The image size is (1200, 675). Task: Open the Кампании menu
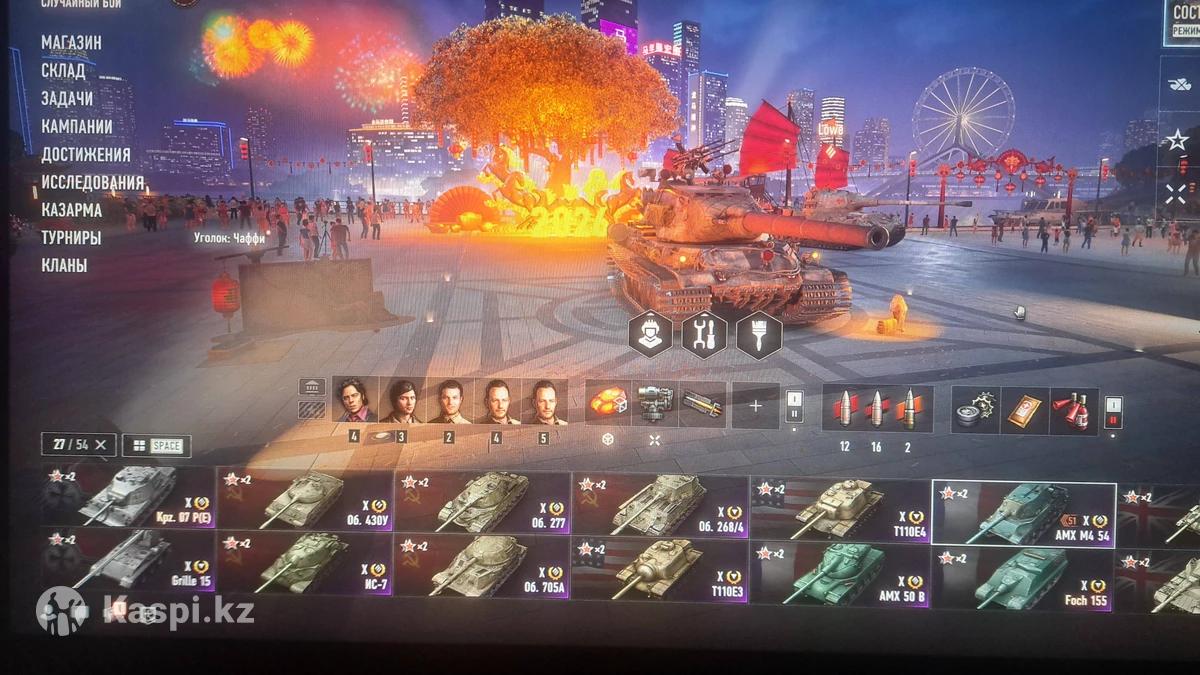pos(76,127)
